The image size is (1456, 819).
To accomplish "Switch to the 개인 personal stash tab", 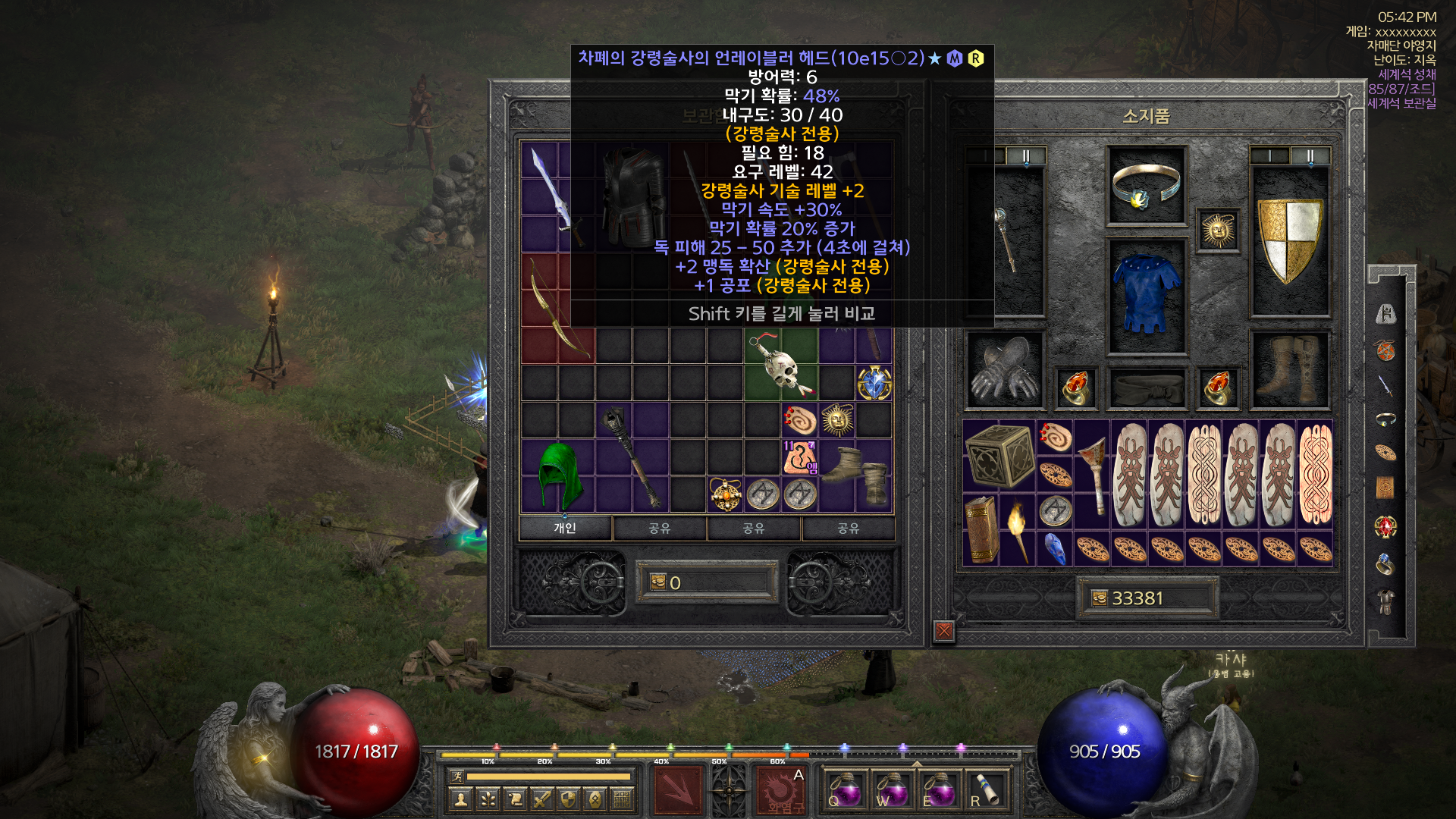I will pos(565,528).
